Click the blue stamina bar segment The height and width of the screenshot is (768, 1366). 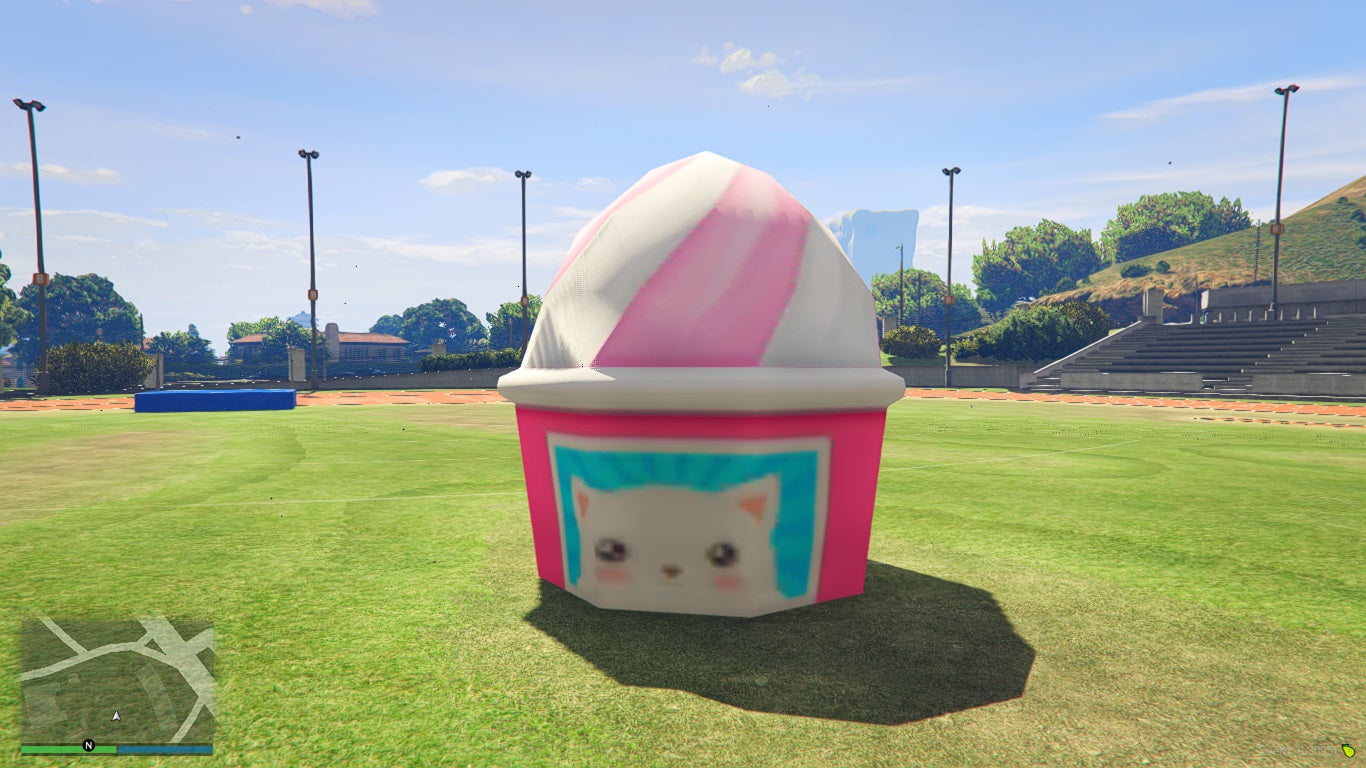(165, 747)
